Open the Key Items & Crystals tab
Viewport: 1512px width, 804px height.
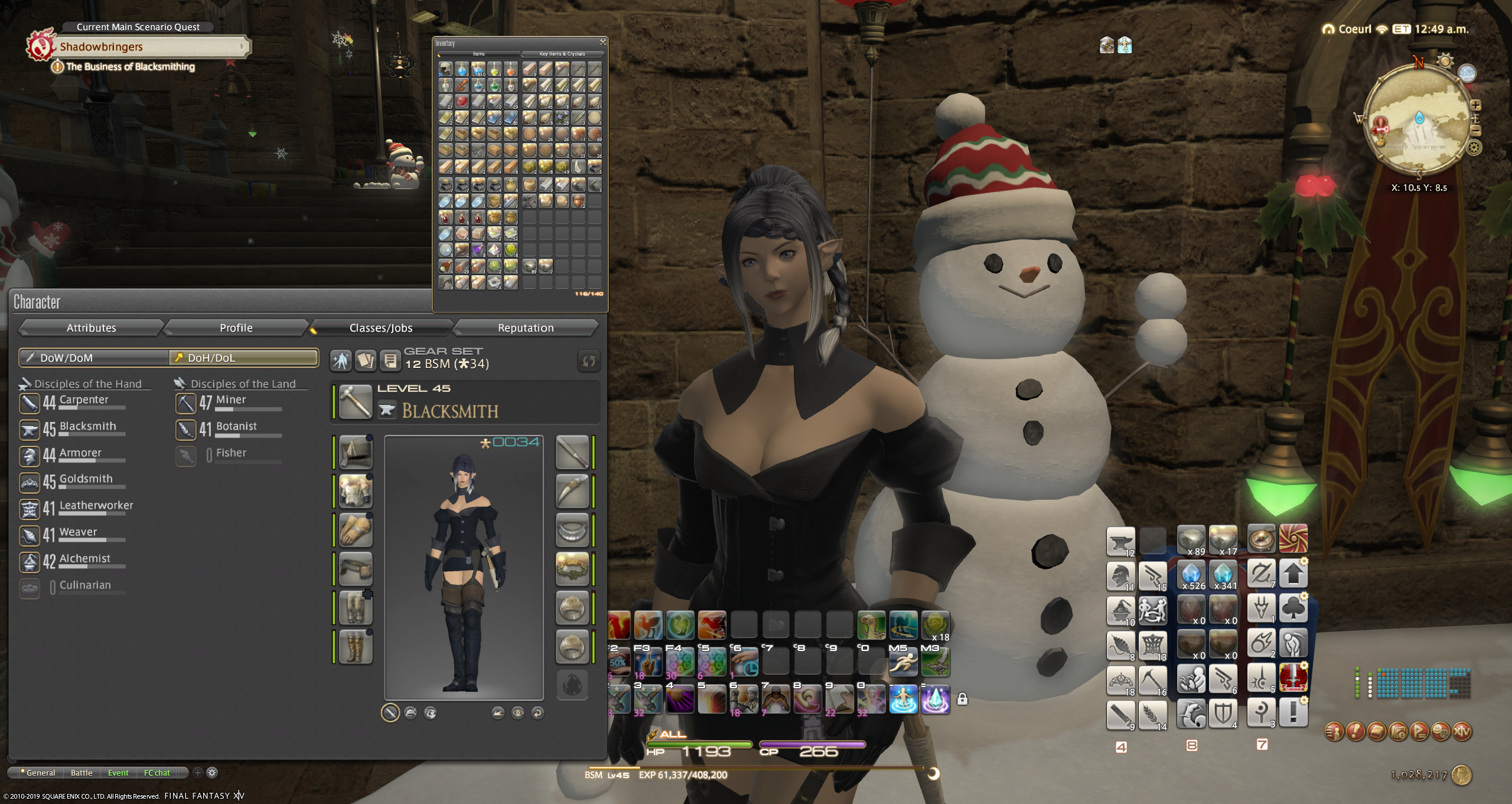pyautogui.click(x=562, y=54)
